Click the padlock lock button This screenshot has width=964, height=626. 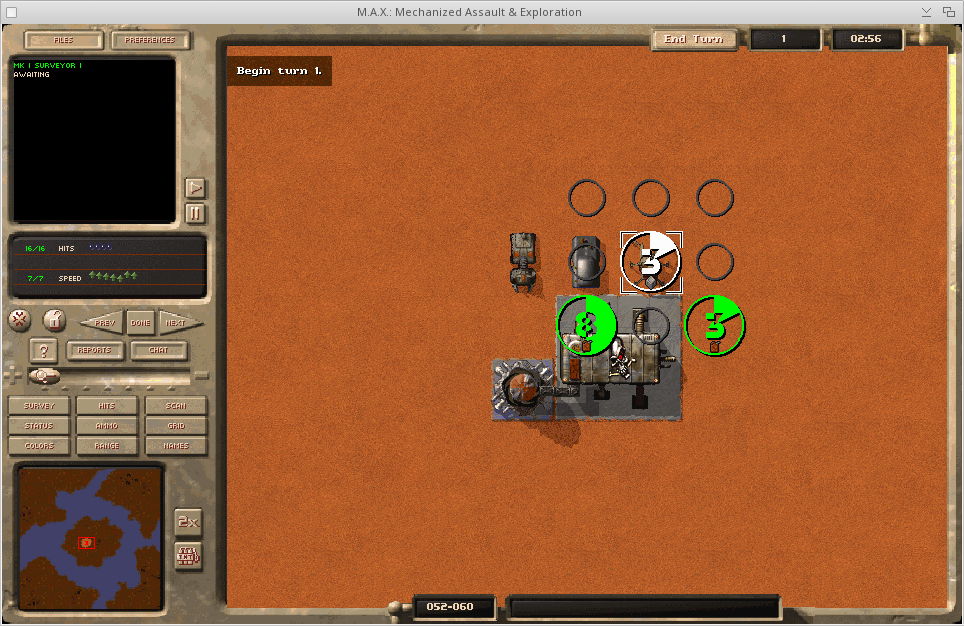(x=55, y=320)
